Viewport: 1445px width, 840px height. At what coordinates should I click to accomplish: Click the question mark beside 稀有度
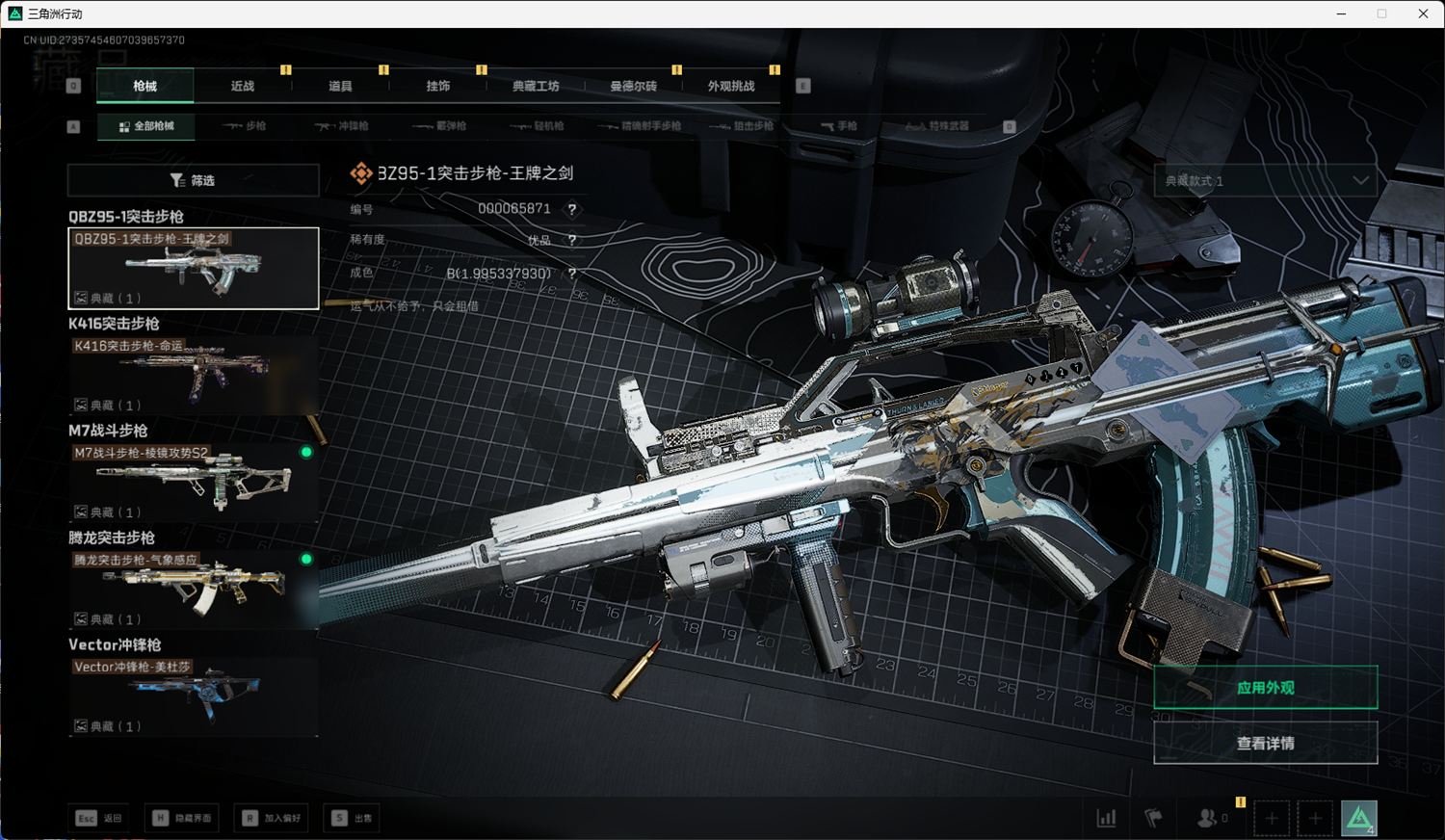coord(572,241)
